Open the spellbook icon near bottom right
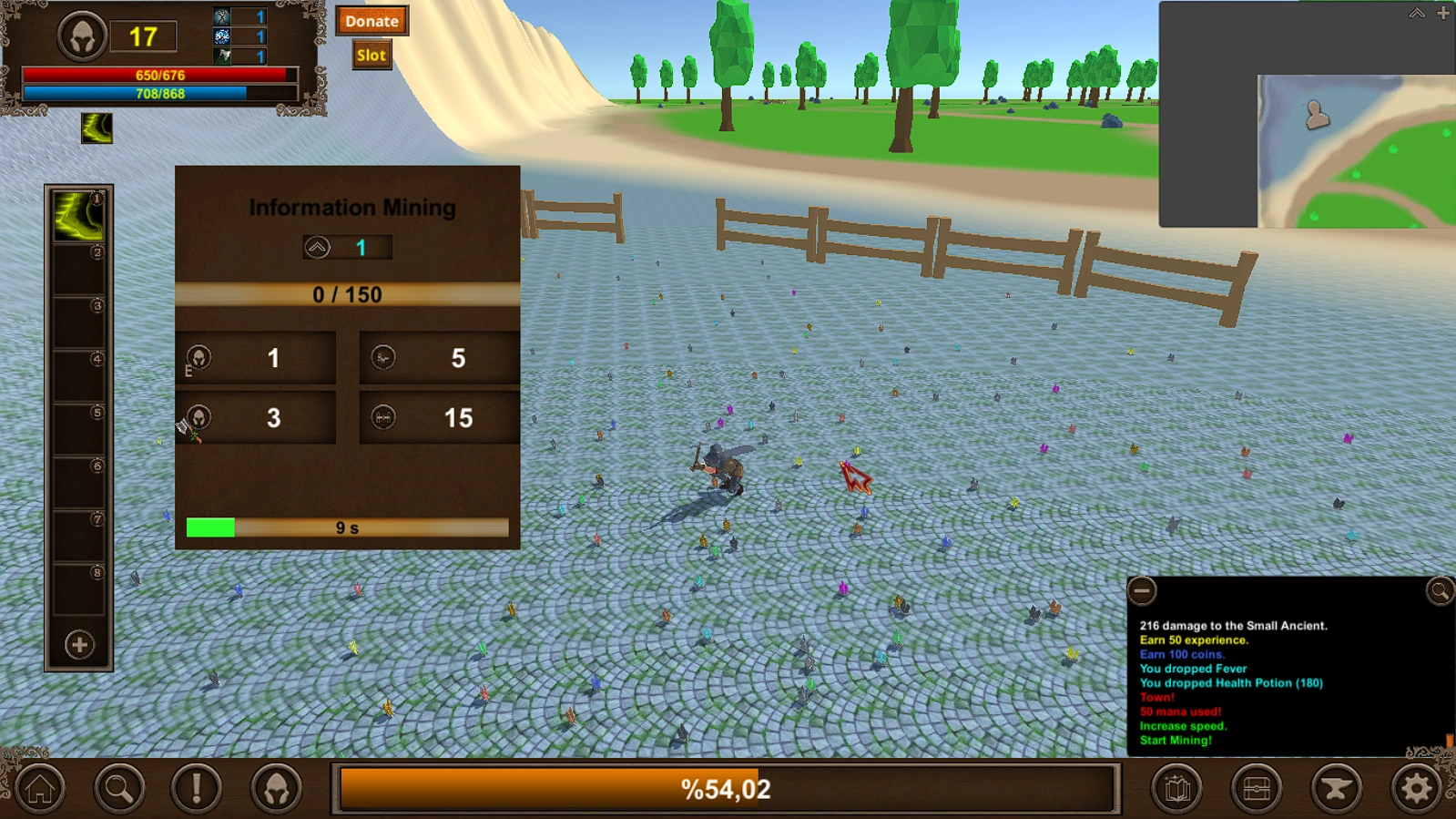This screenshot has height=819, width=1456. (x=1178, y=787)
